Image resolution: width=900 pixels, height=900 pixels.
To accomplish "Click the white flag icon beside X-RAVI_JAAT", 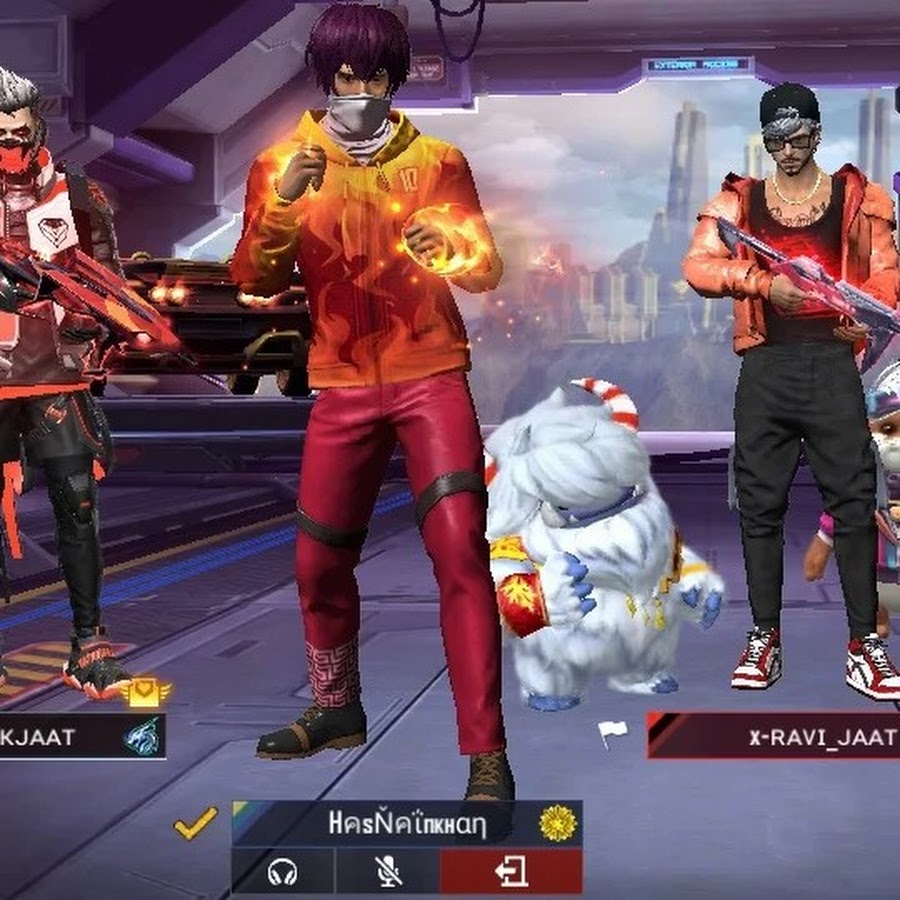I will [x=612, y=733].
